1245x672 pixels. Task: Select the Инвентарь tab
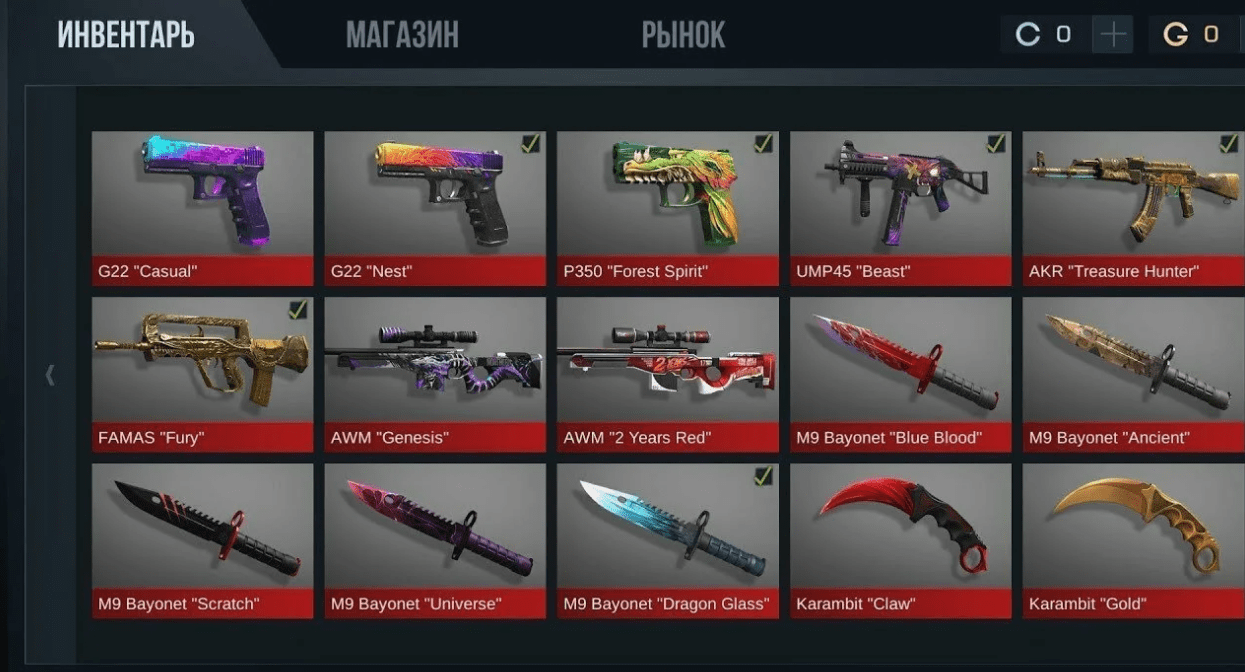coord(126,35)
